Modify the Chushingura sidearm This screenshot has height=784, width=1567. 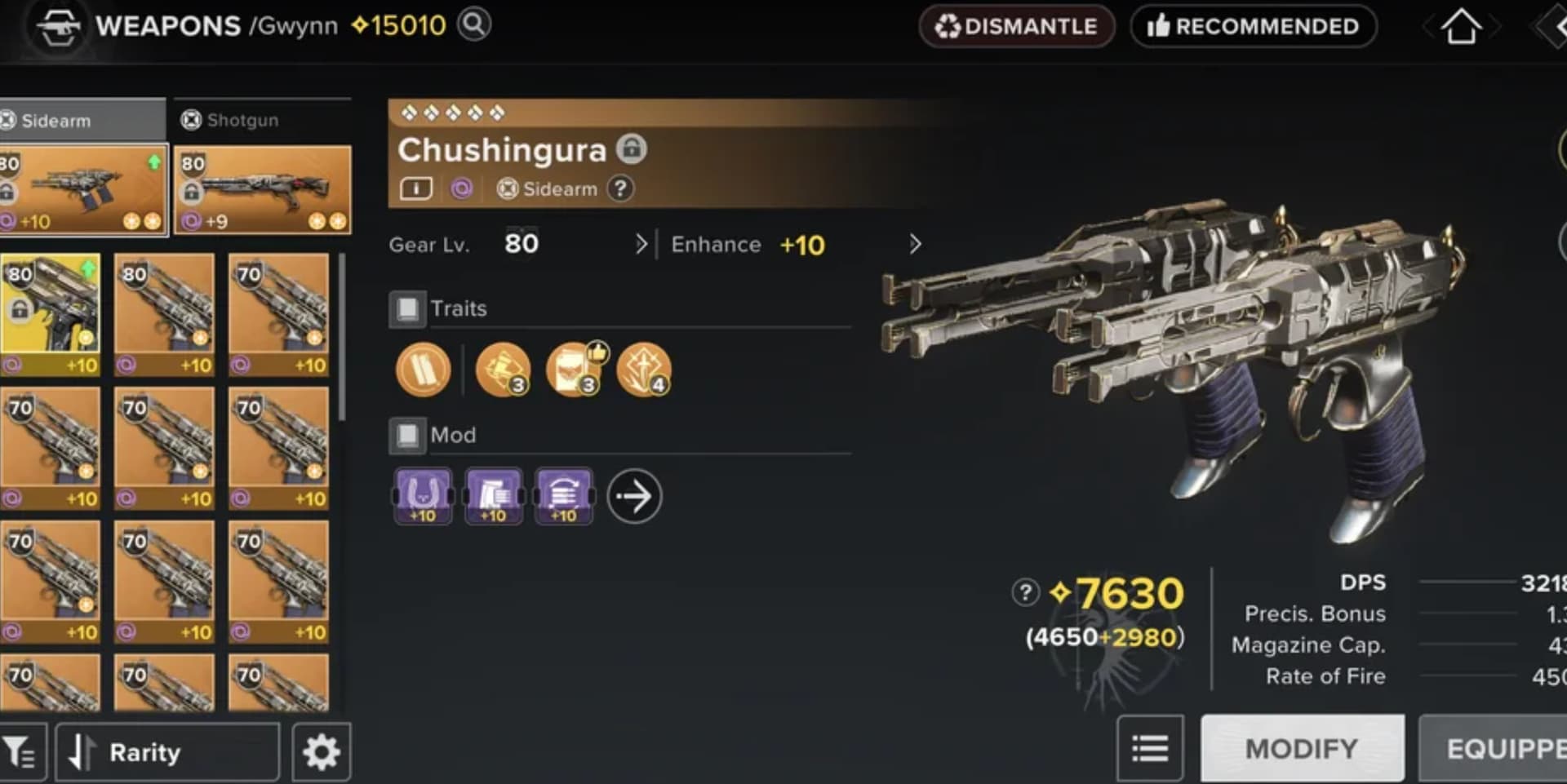(x=1302, y=748)
